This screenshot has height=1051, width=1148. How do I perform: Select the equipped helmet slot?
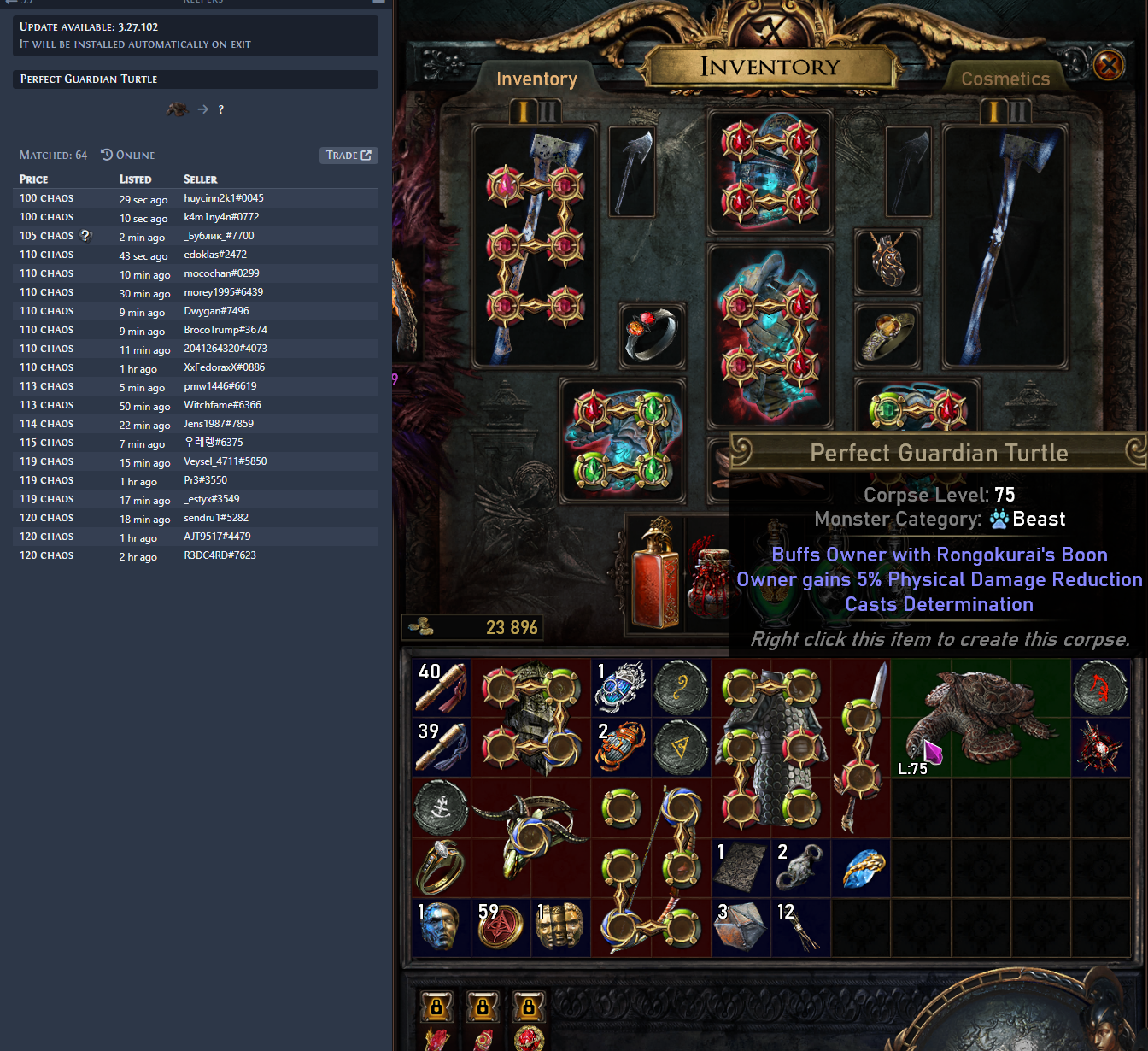tap(770, 172)
